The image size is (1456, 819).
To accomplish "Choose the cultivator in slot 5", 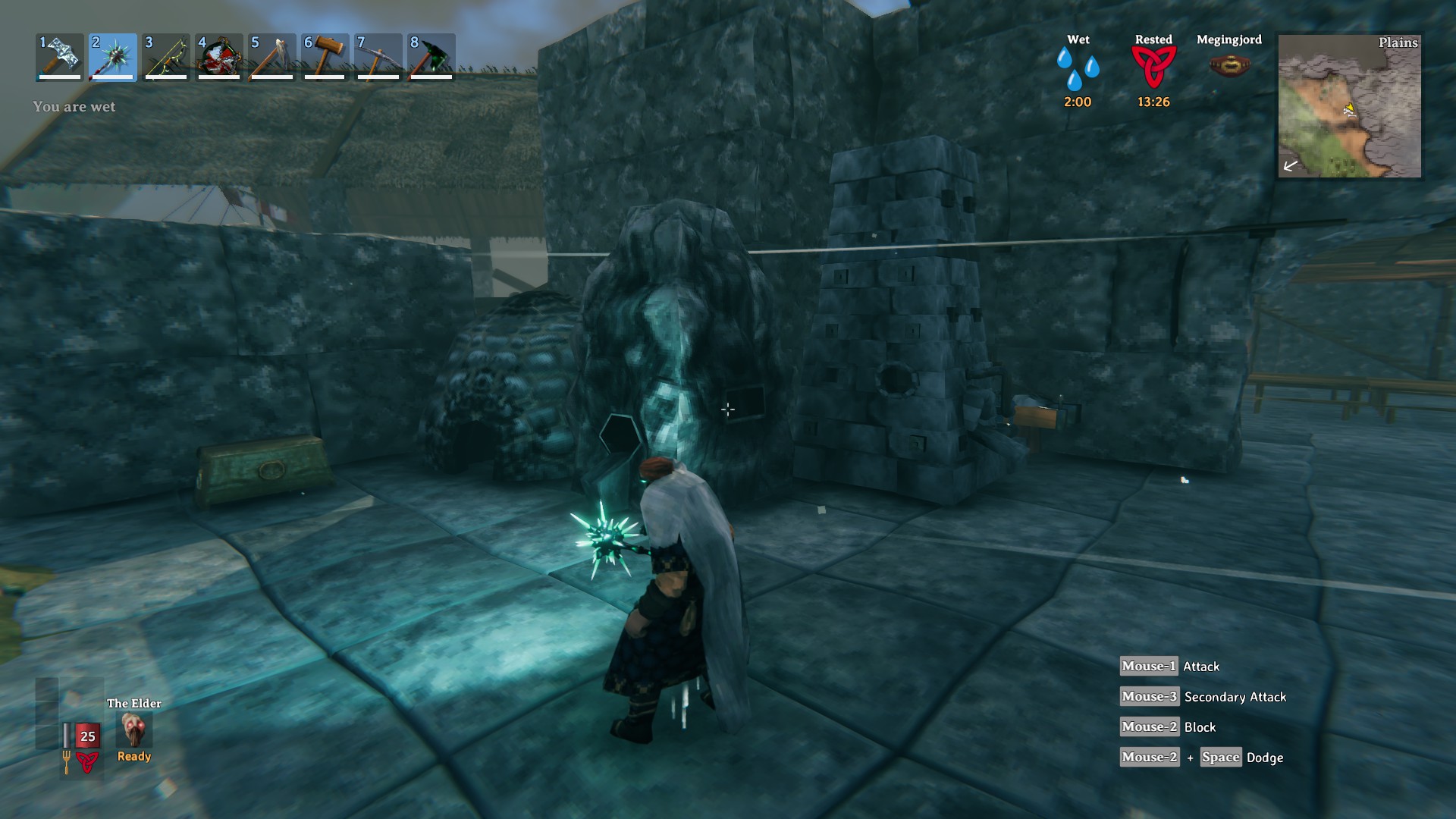I will [272, 57].
